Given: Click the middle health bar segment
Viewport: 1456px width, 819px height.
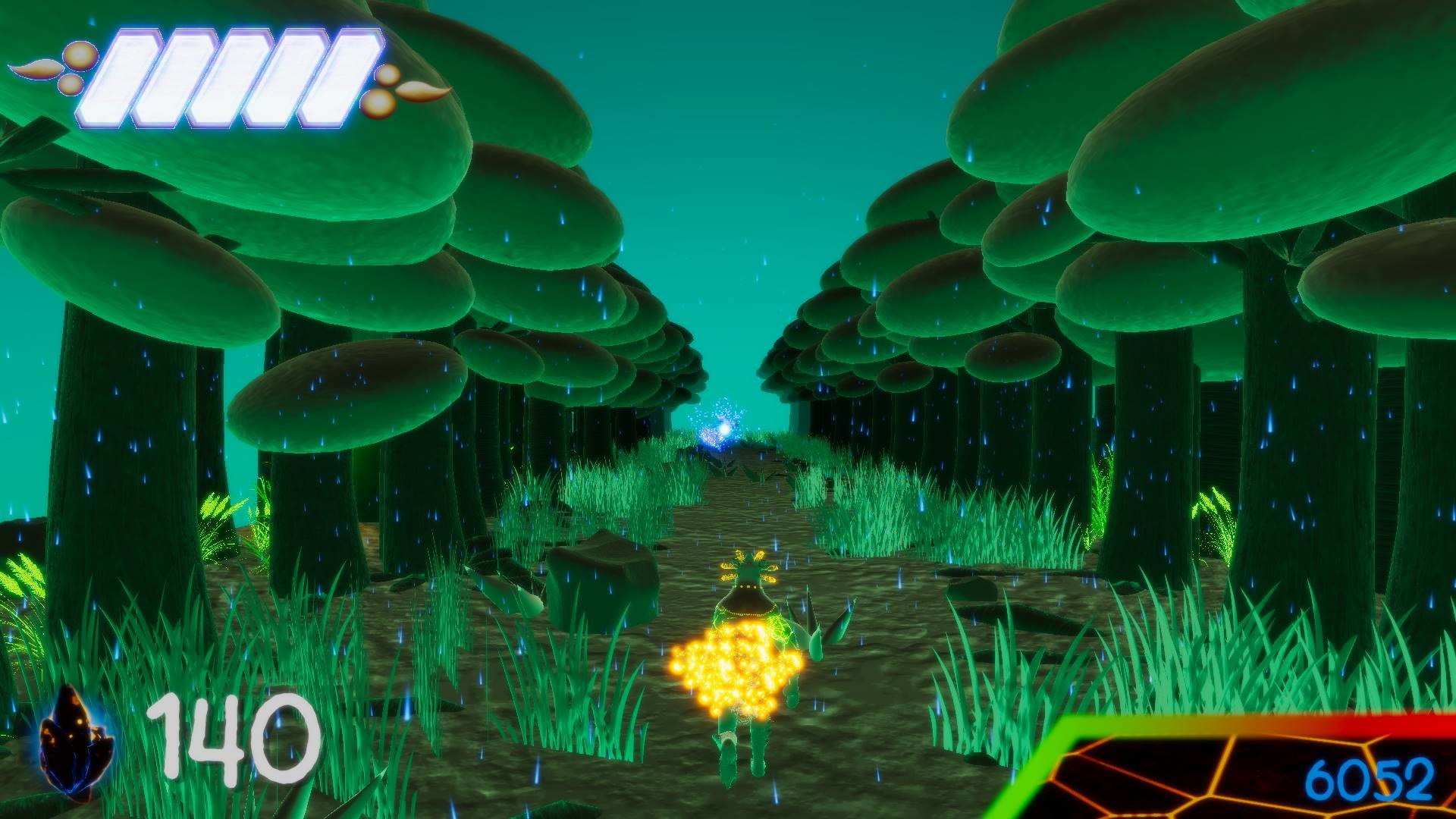Looking at the screenshot, I should pyautogui.click(x=235, y=76).
